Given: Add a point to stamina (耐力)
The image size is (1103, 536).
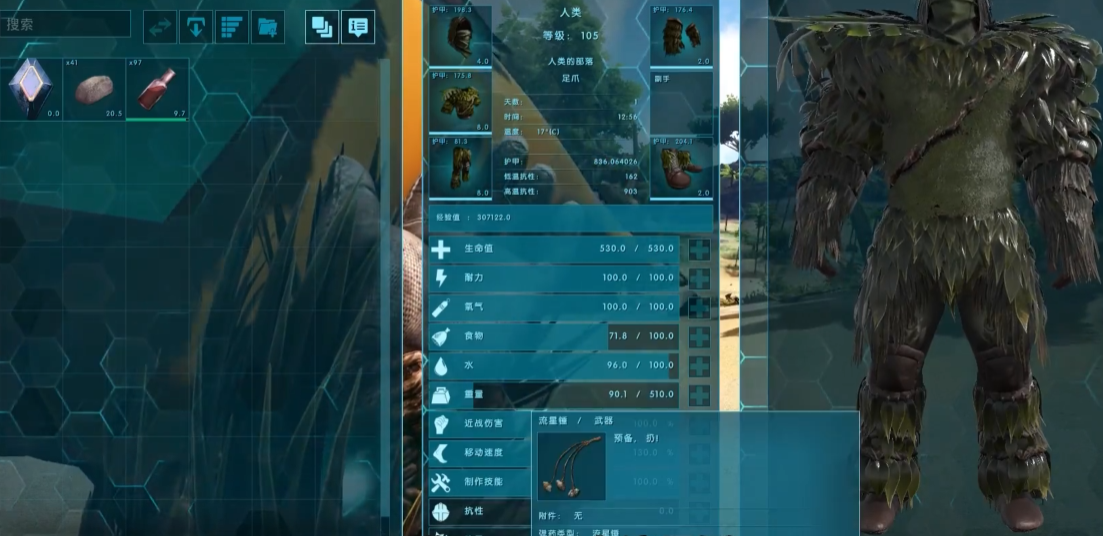Looking at the screenshot, I should (699, 278).
